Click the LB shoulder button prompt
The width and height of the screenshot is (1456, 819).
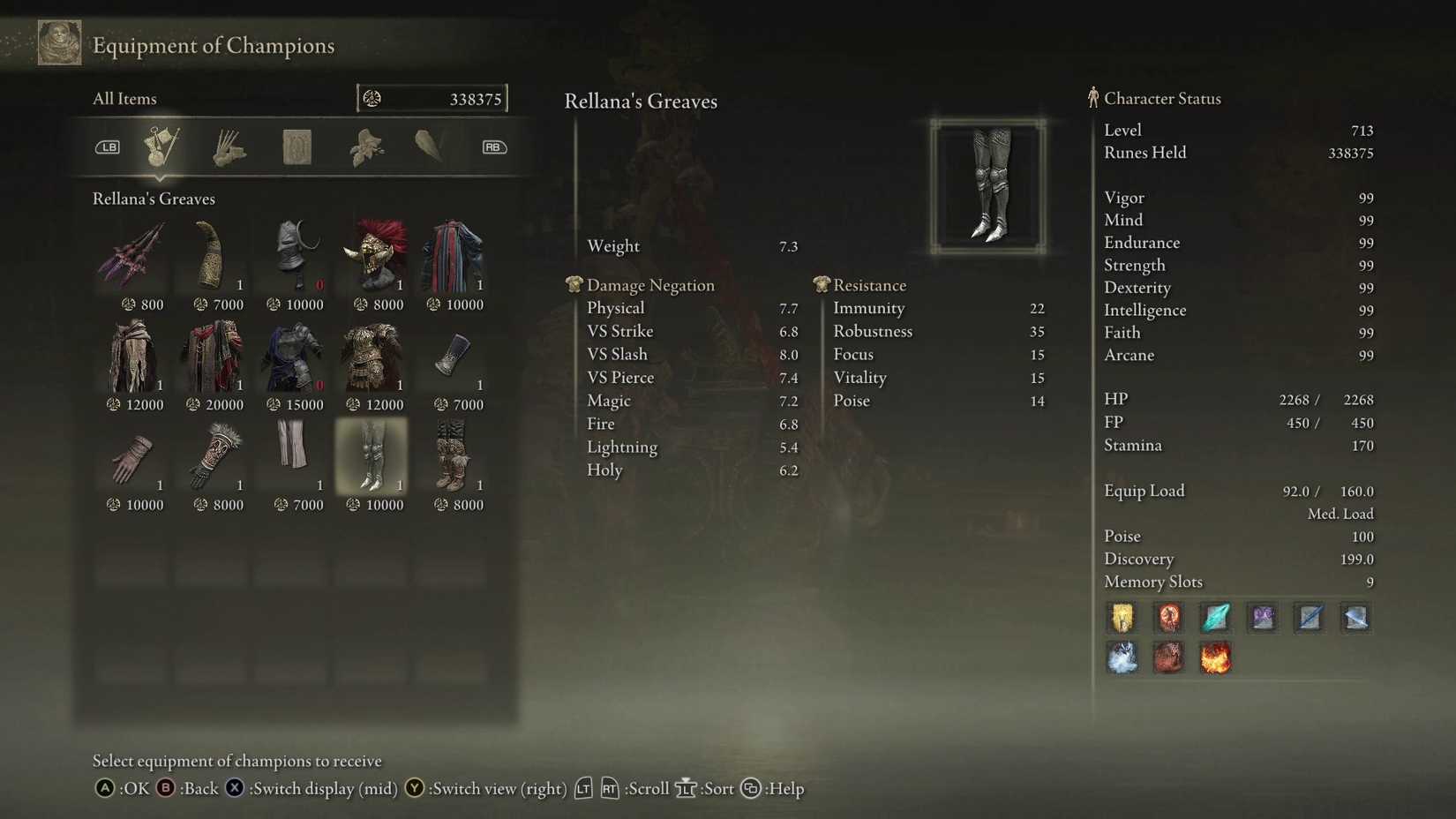tap(107, 147)
